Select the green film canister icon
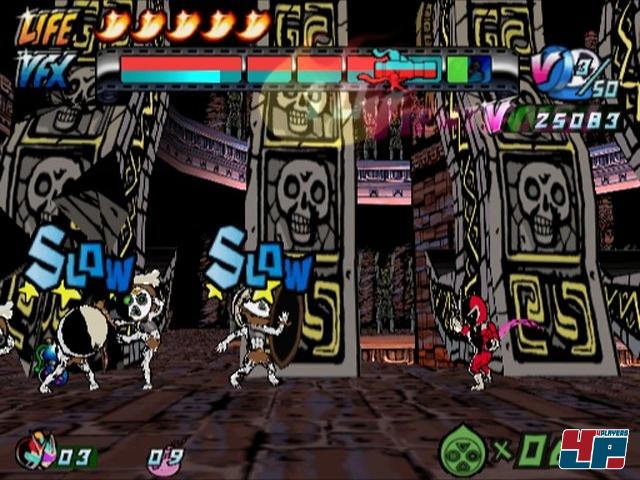Viewport: 640px width, 480px height. click(462, 450)
